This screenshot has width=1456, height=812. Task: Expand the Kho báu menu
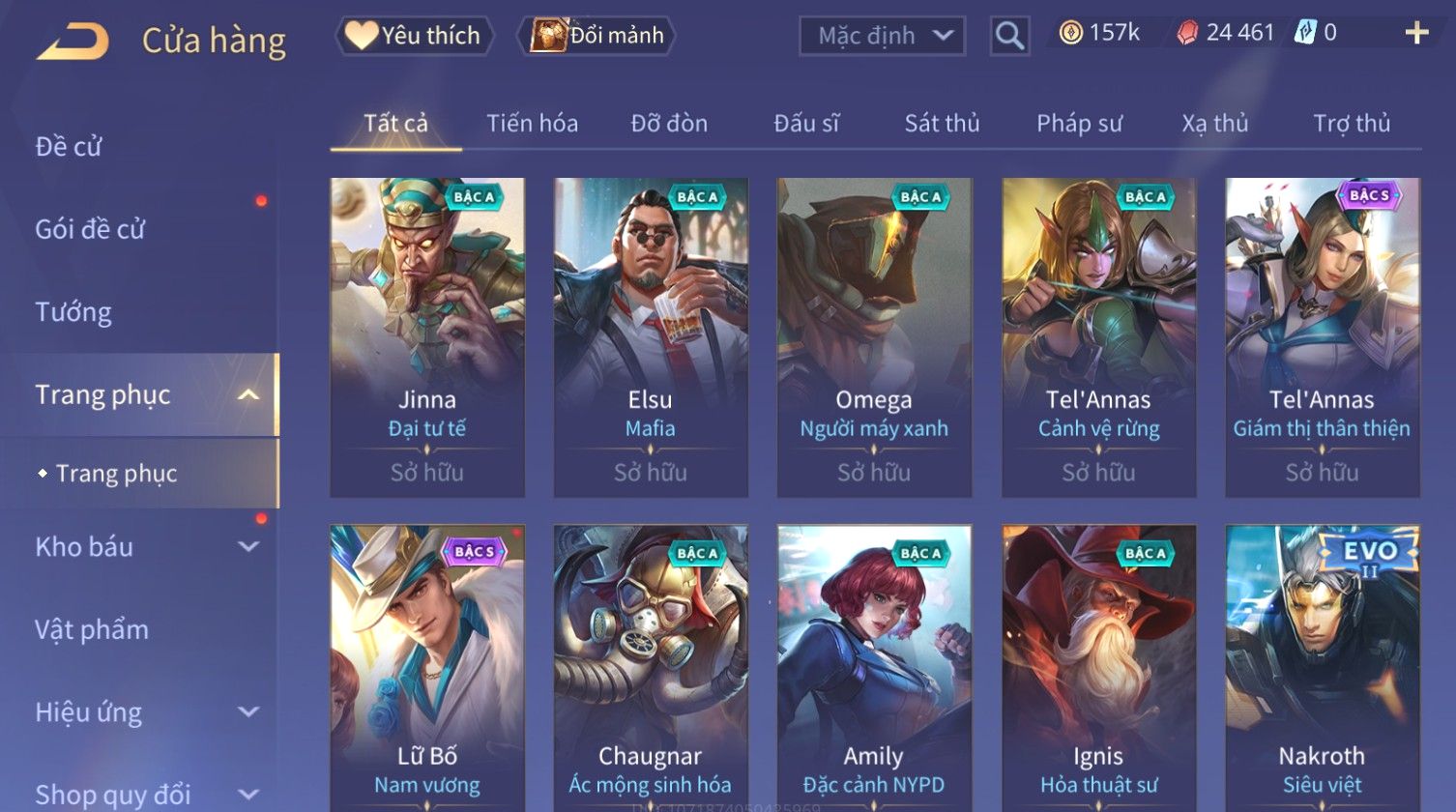point(145,547)
